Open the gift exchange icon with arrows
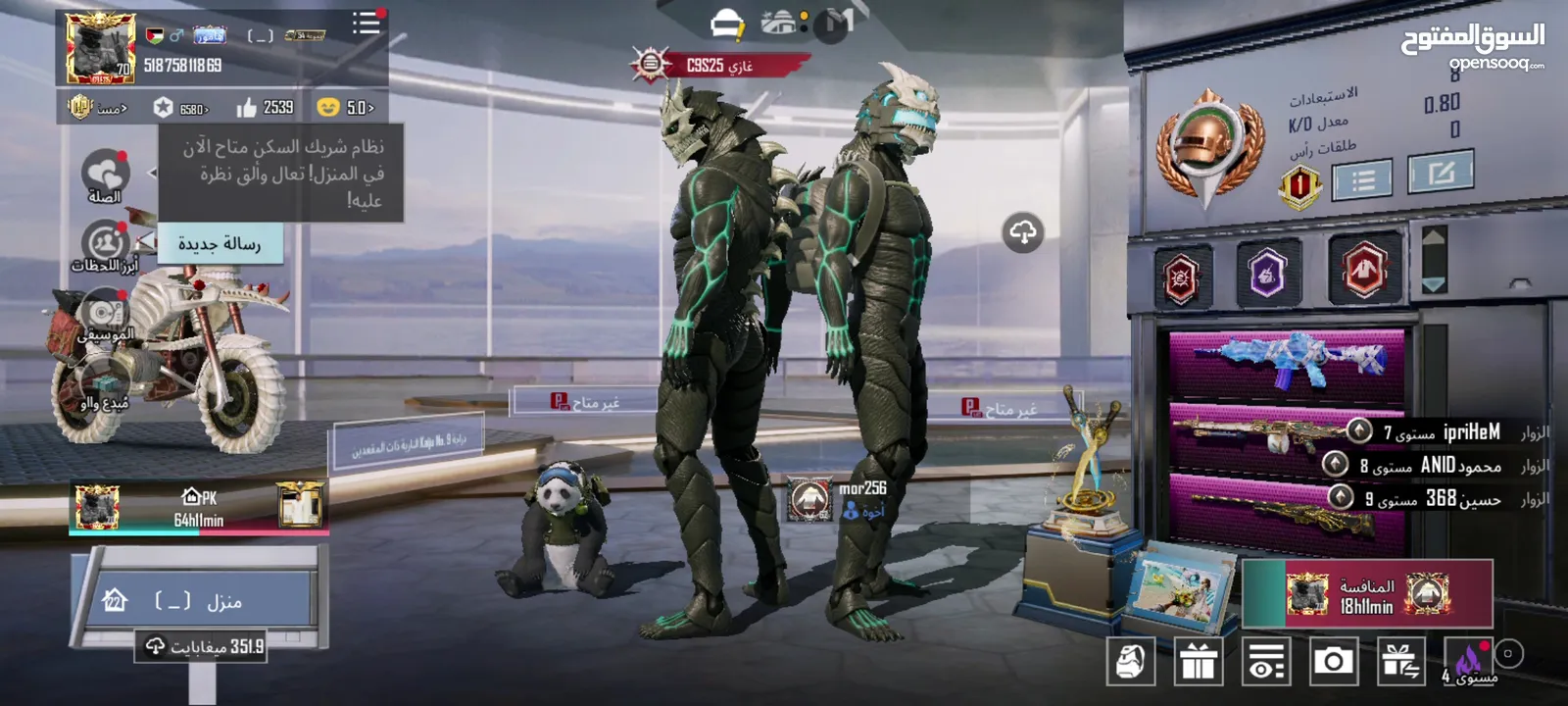This screenshot has width=1568, height=706. 1400,662
